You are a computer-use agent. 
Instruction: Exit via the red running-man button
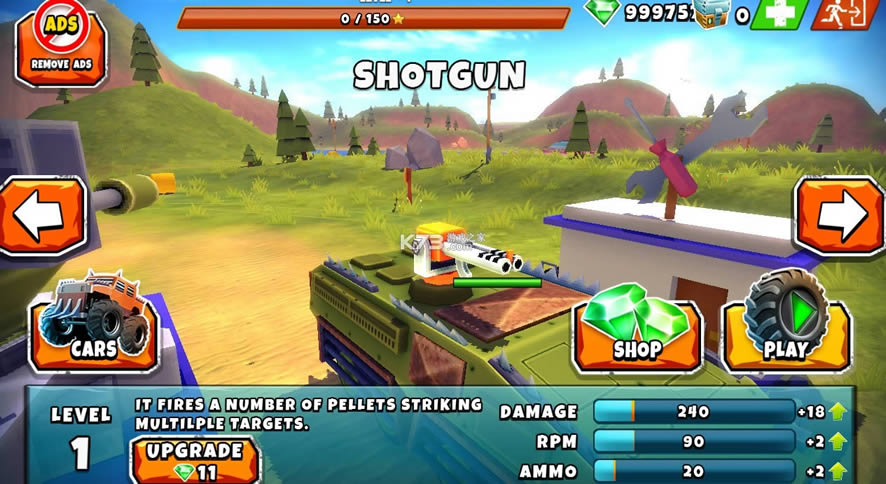846,14
